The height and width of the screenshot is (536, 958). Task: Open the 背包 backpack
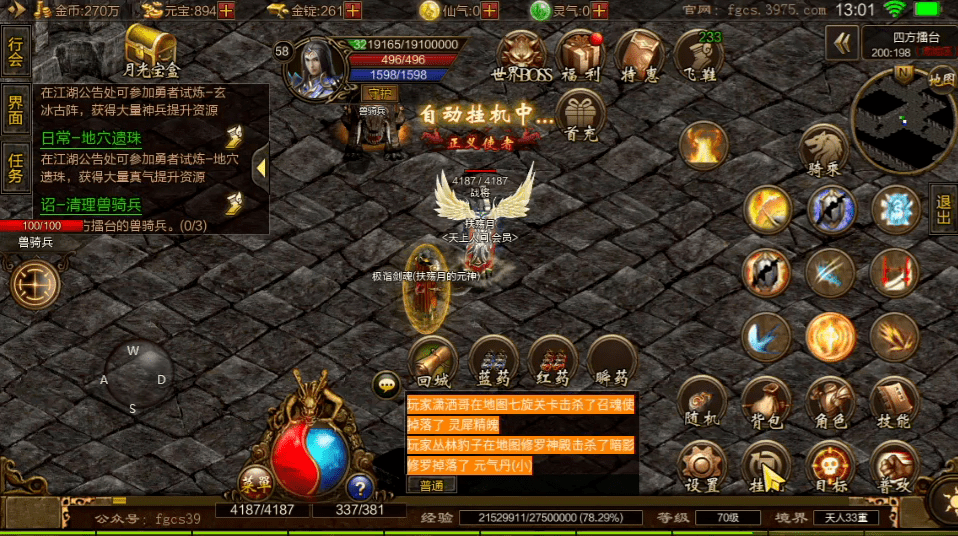[765, 401]
